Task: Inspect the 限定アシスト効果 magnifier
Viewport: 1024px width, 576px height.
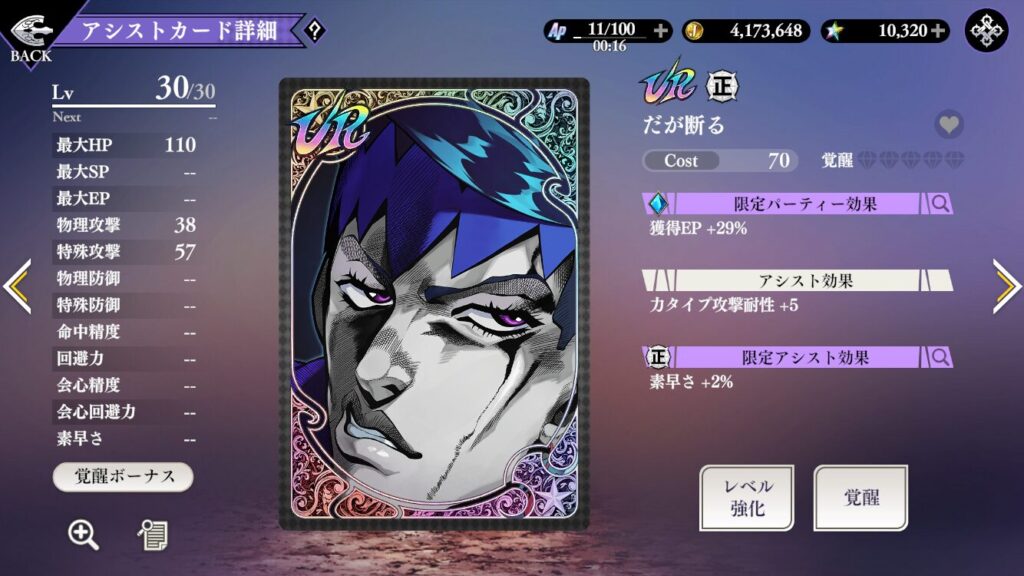Action: click(940, 356)
